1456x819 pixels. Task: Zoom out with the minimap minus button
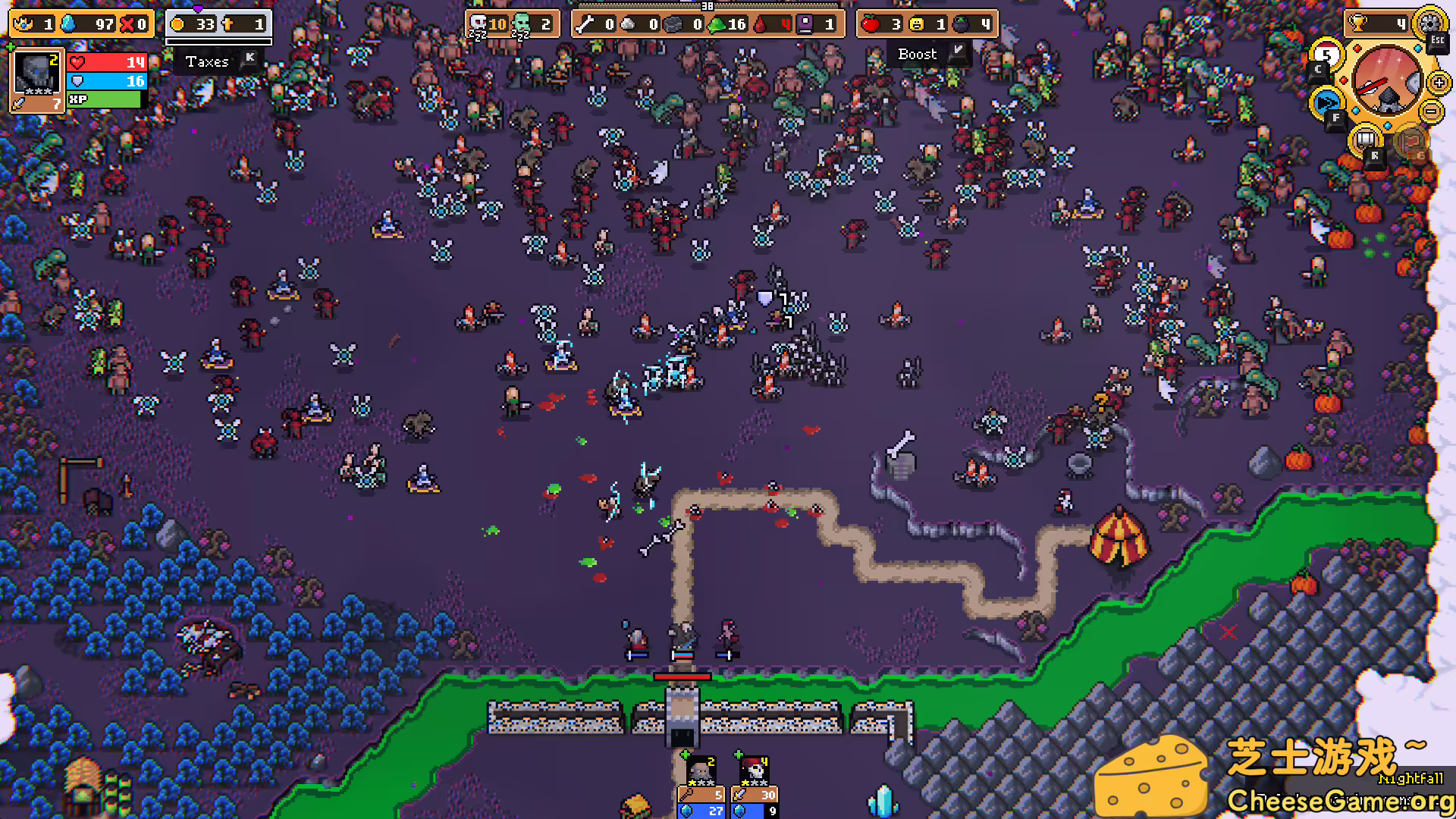tap(1432, 111)
